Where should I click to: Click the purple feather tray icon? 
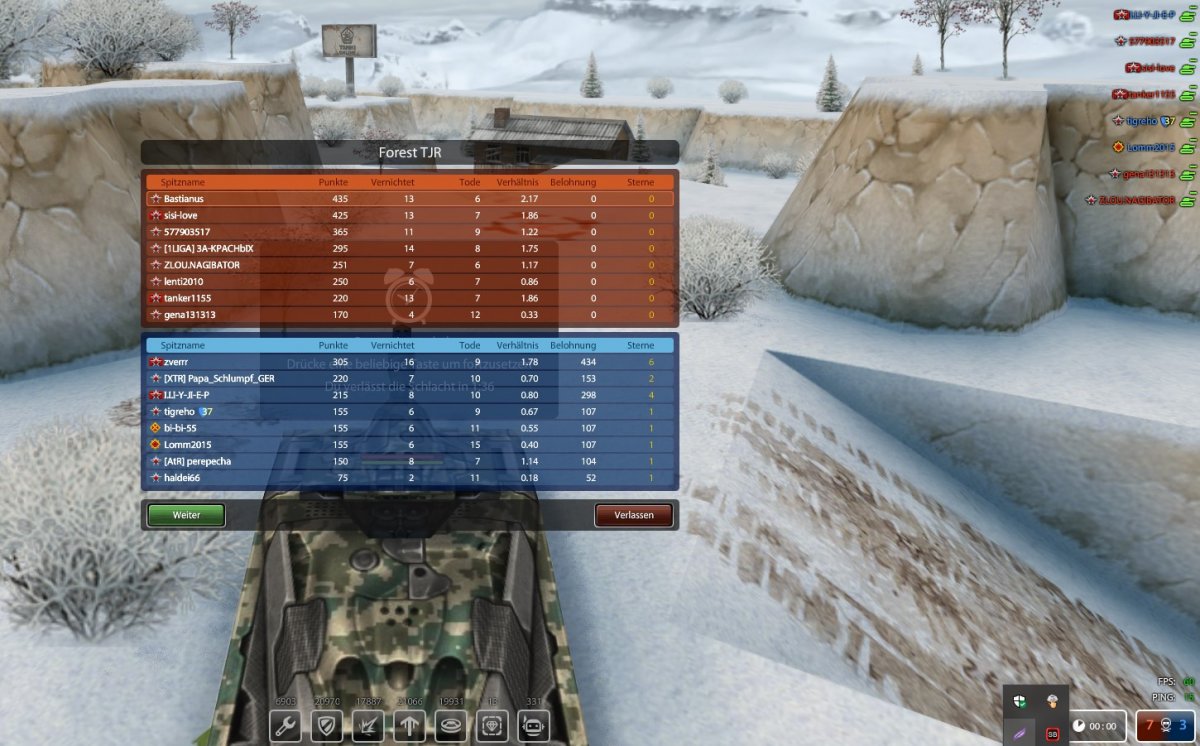(1021, 733)
